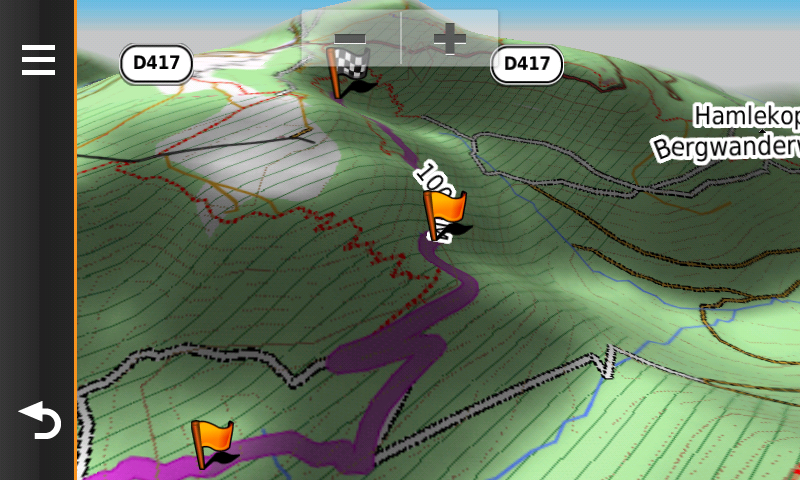Select the checkered finish flag marker
Viewport: 800px width, 480px height.
click(349, 75)
